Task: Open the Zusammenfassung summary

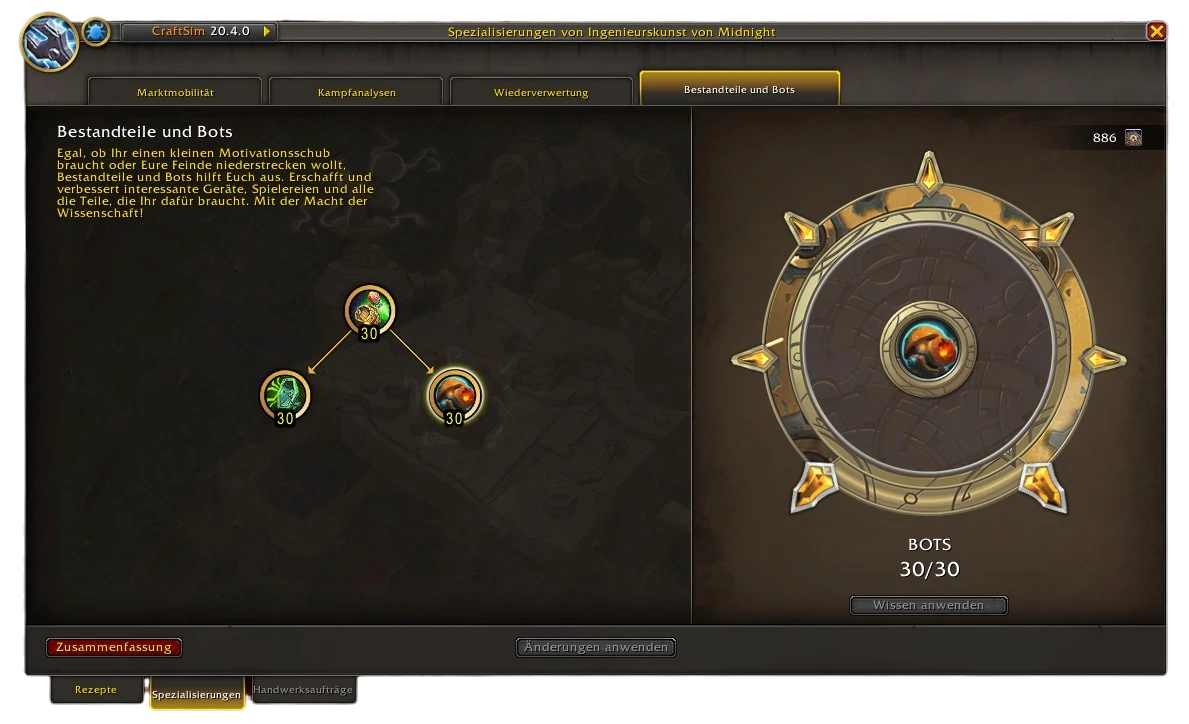Action: point(114,647)
